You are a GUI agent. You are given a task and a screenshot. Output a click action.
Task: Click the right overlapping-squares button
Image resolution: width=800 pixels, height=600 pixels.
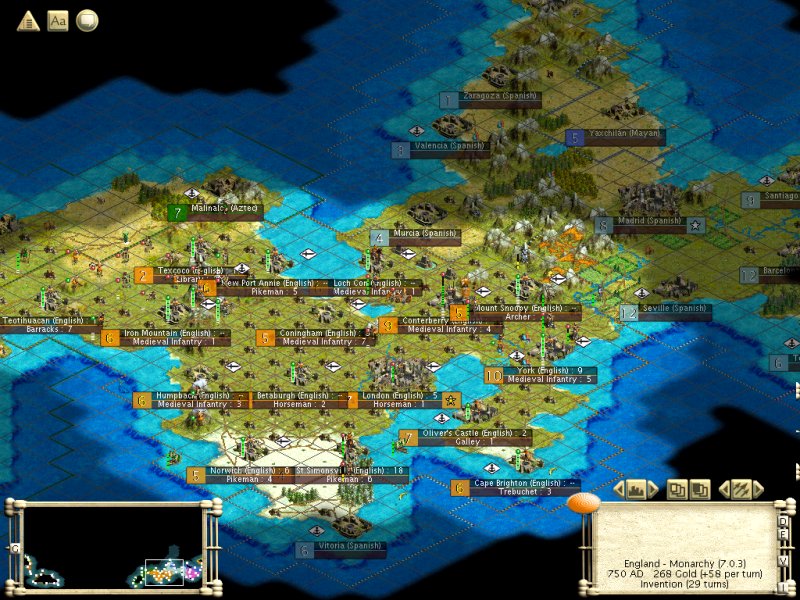click(700, 489)
